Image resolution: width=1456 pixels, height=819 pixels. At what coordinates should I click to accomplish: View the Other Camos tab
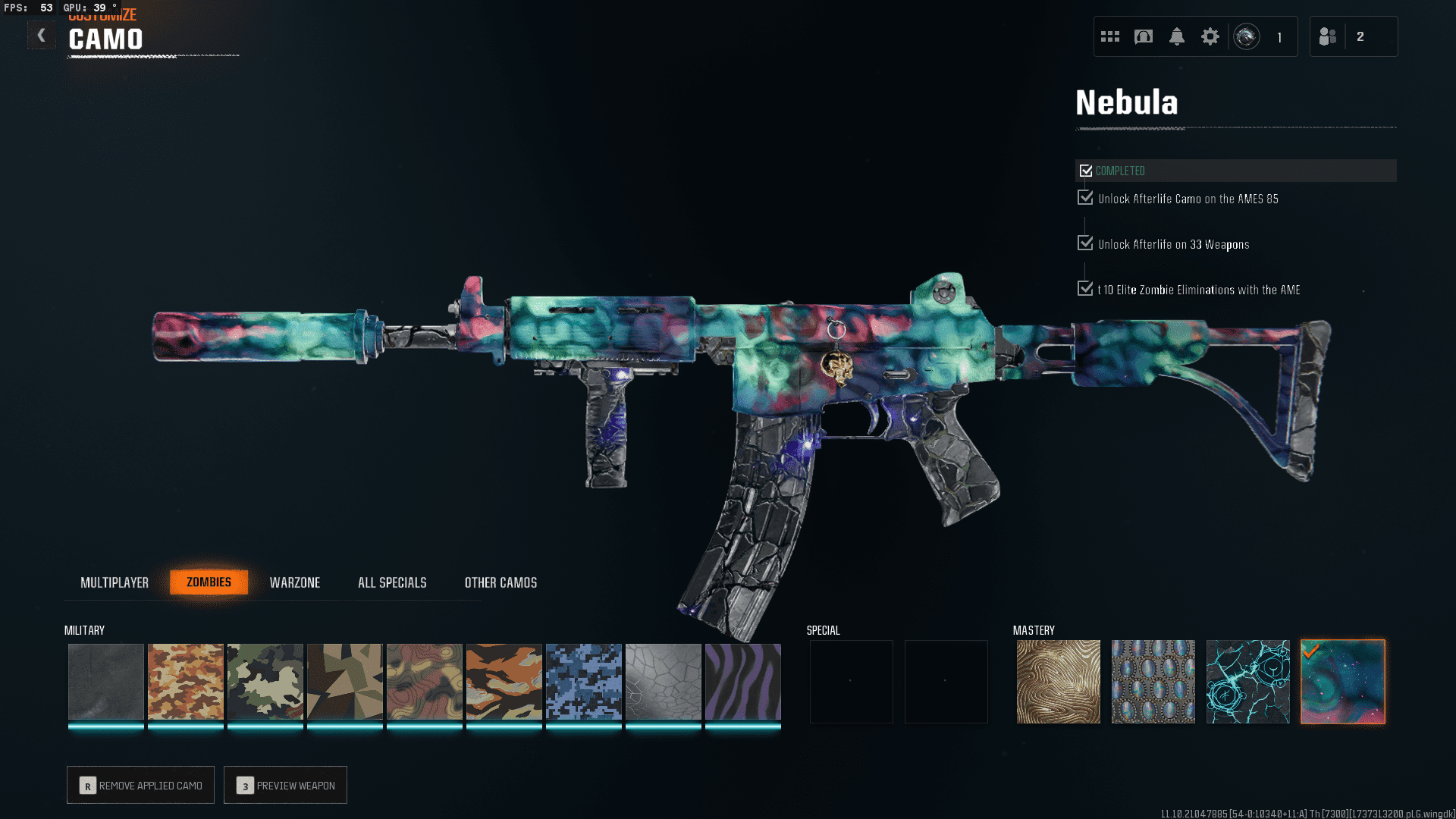pos(500,582)
